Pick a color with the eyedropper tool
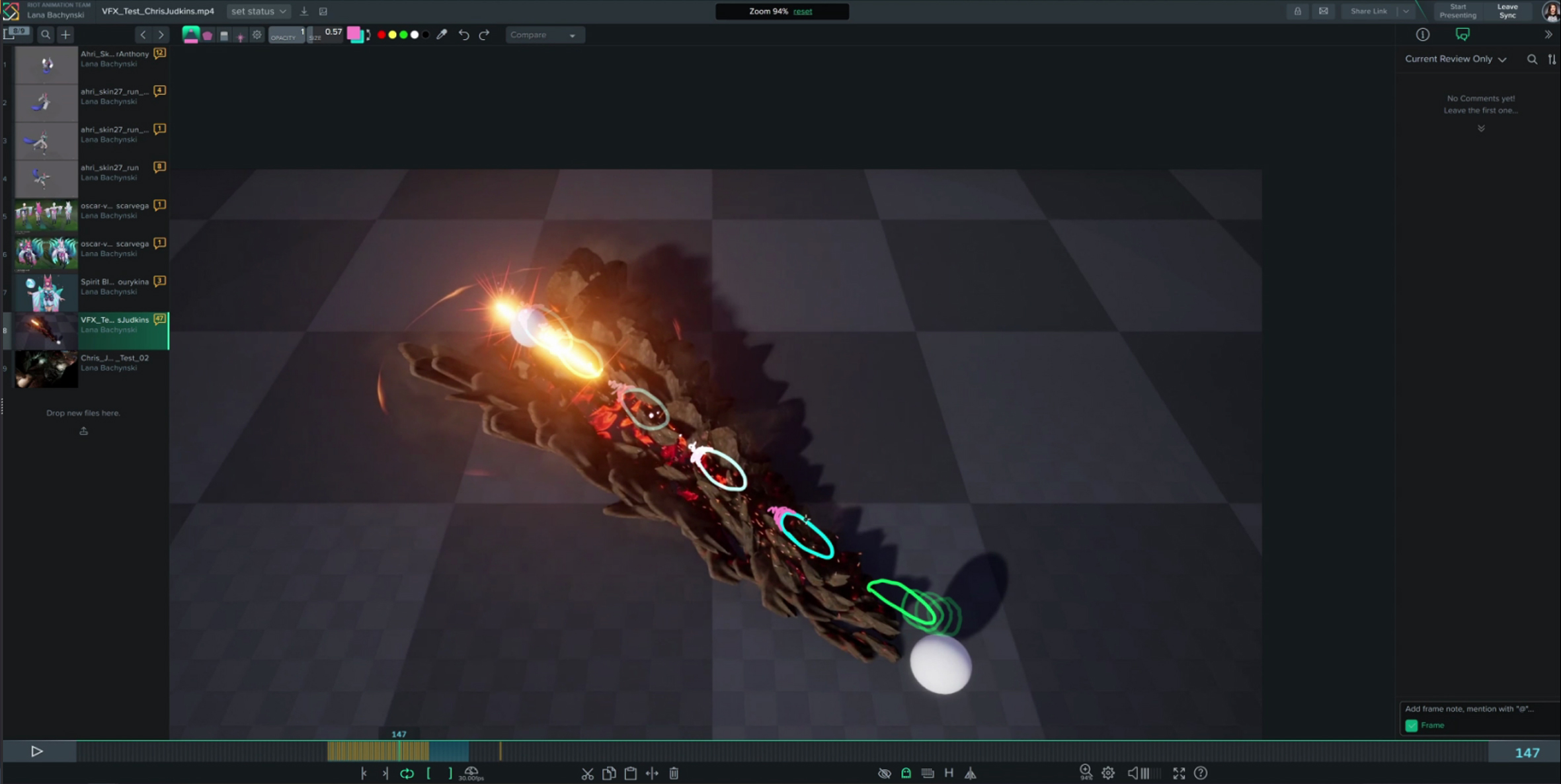This screenshot has height=784, width=1561. pos(442,34)
